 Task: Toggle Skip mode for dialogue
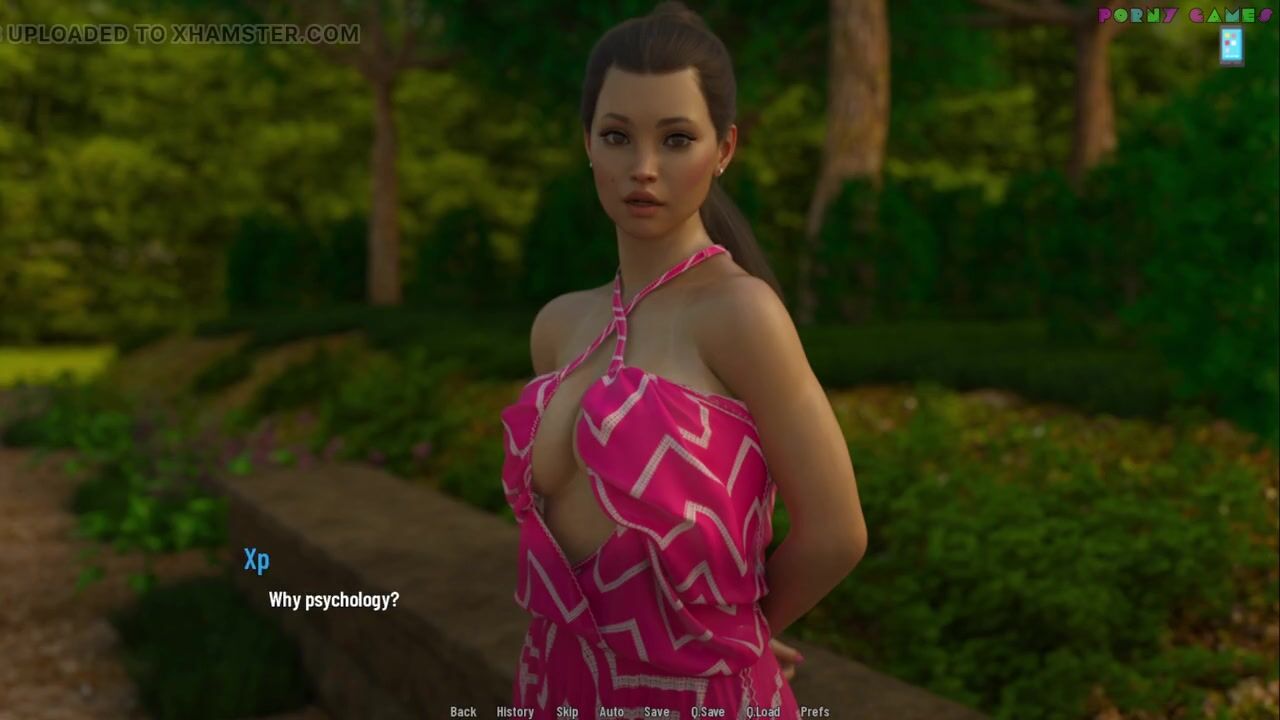click(567, 712)
